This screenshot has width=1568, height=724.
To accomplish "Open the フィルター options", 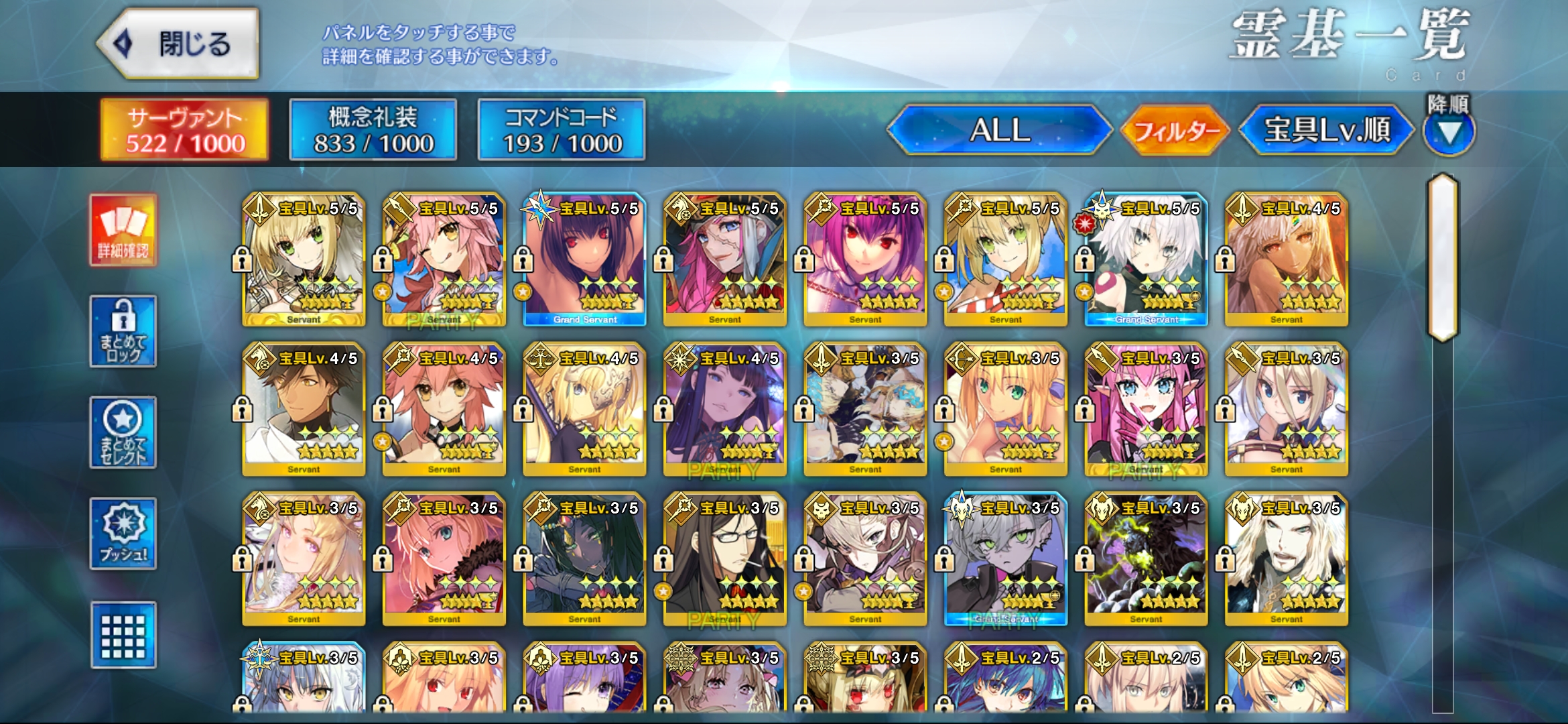I will coord(1176,130).
